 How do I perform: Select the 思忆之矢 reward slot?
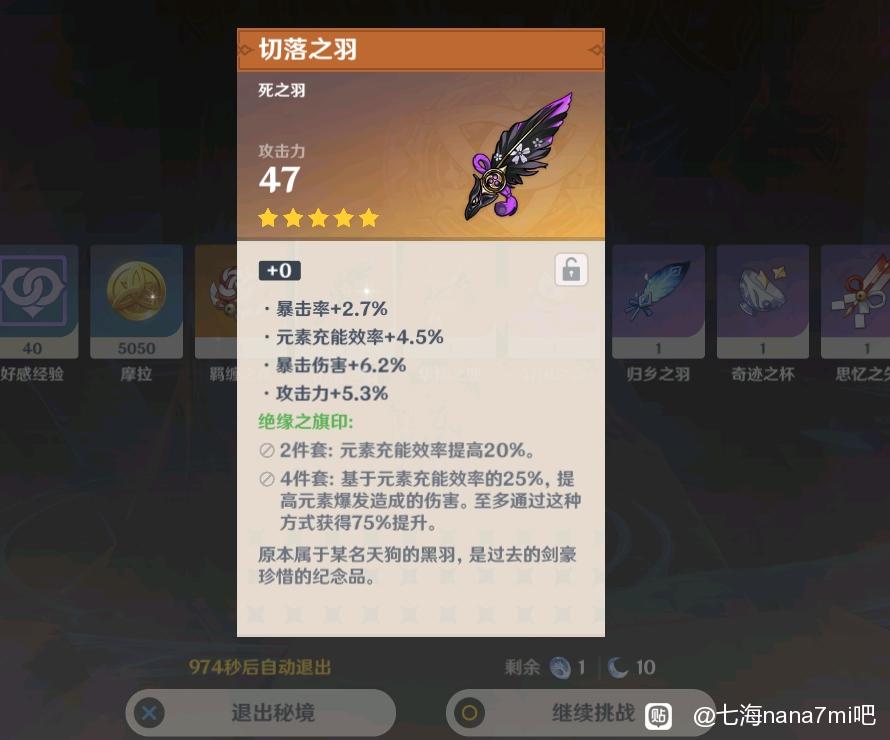858,300
